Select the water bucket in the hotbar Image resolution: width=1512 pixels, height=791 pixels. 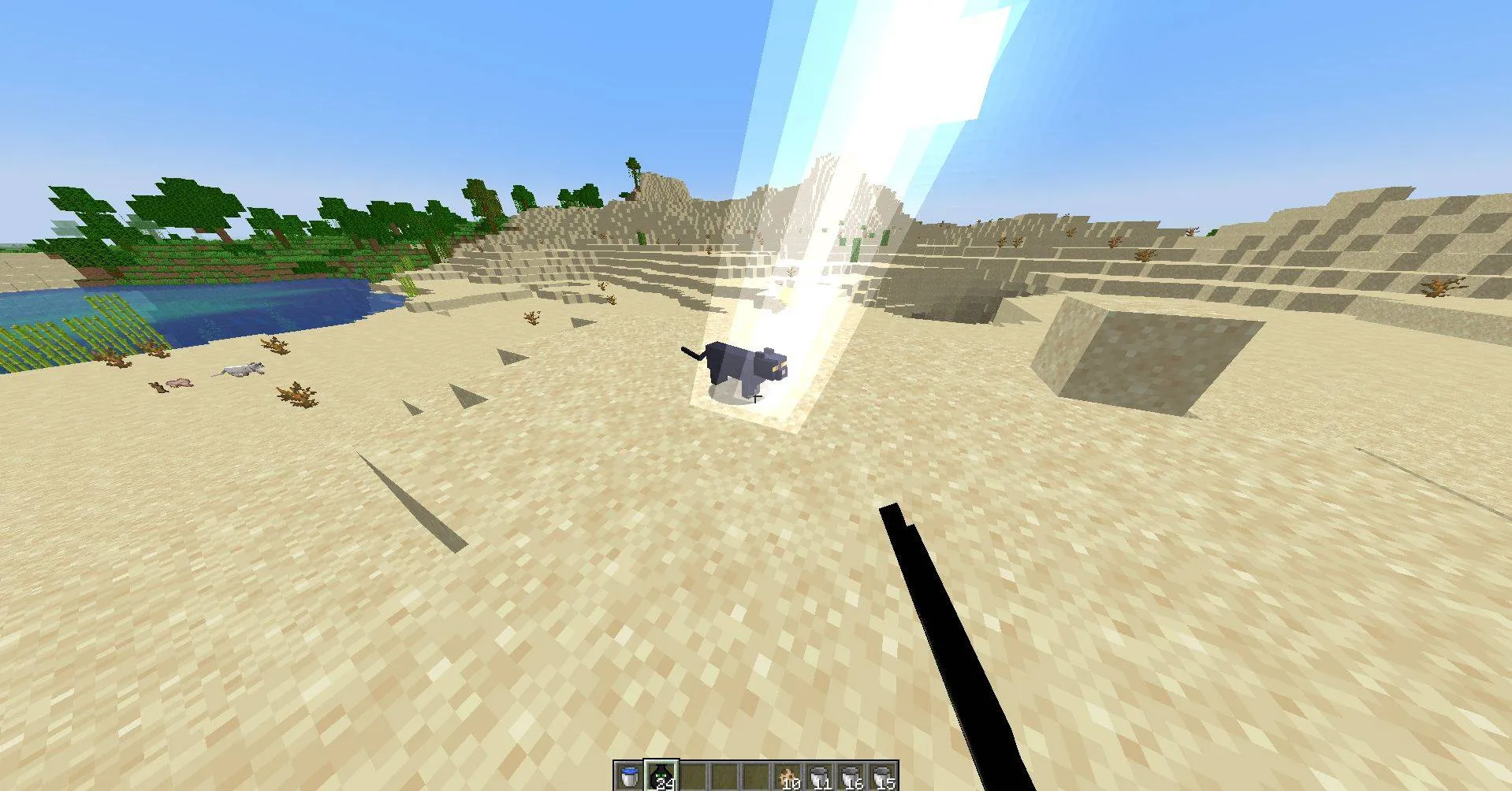point(628,776)
